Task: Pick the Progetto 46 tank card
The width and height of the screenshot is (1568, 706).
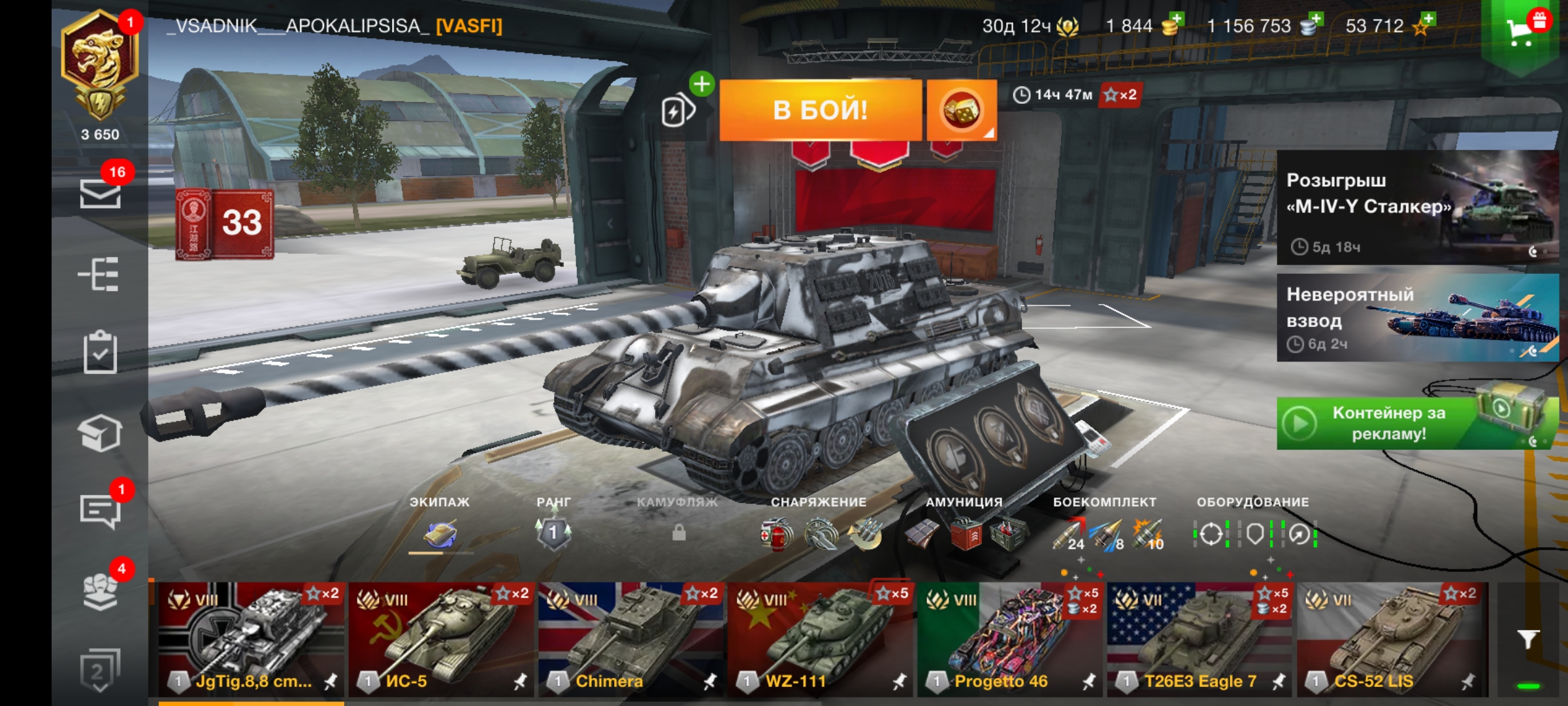Action: coord(1009,639)
